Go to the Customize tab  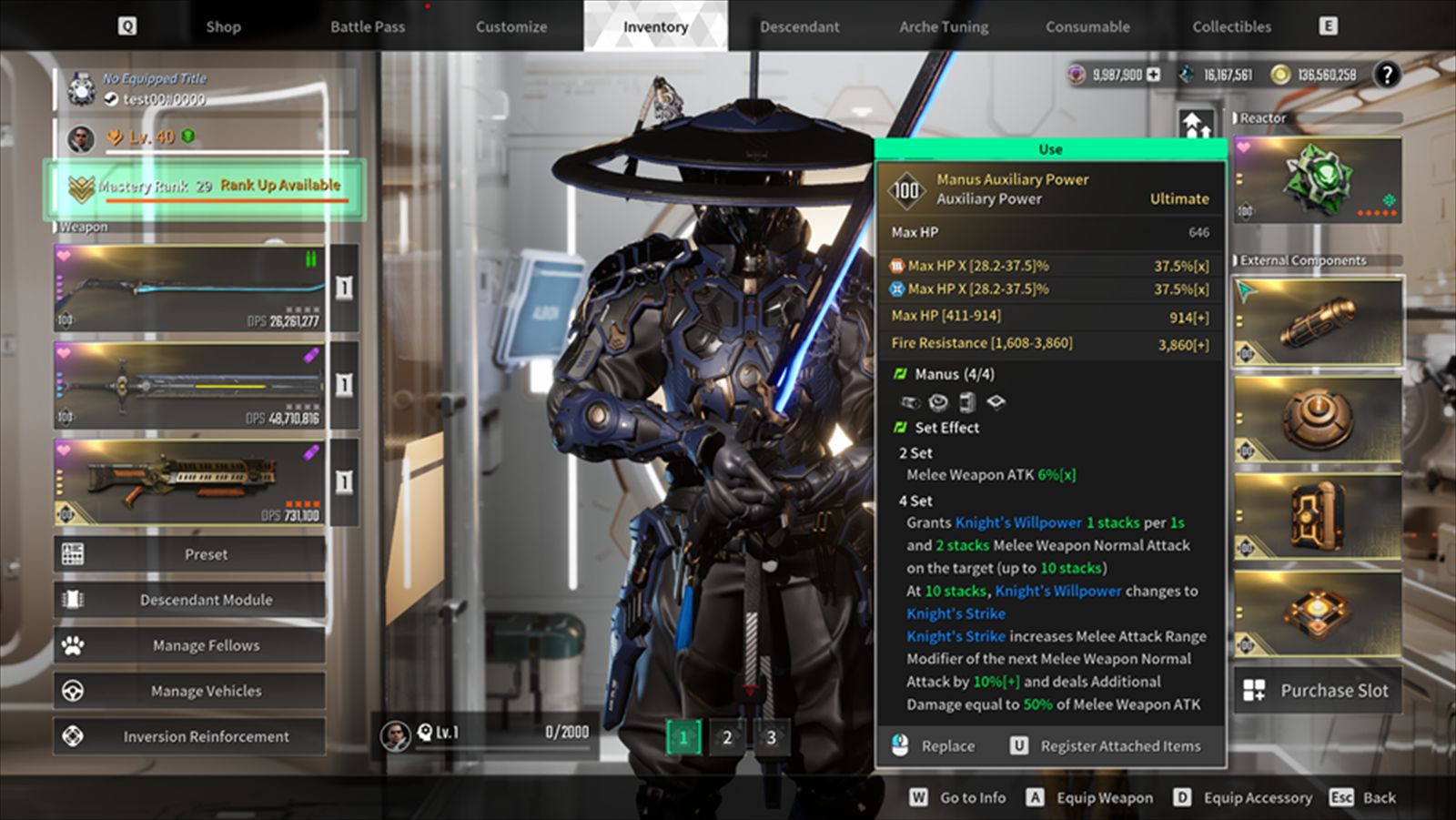click(511, 26)
